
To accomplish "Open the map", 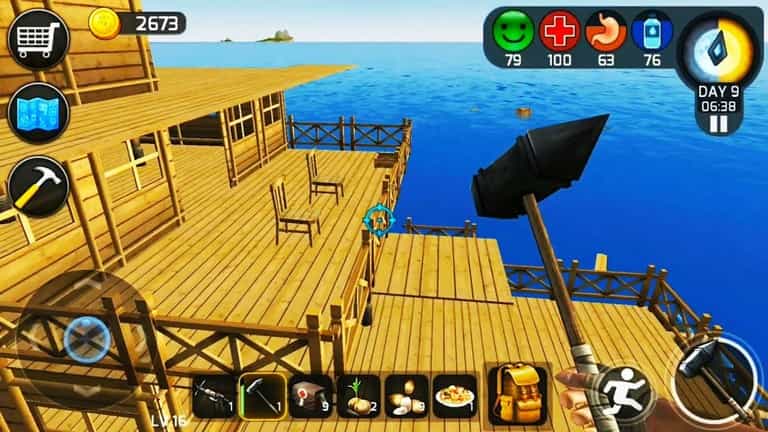I will [x=37, y=113].
